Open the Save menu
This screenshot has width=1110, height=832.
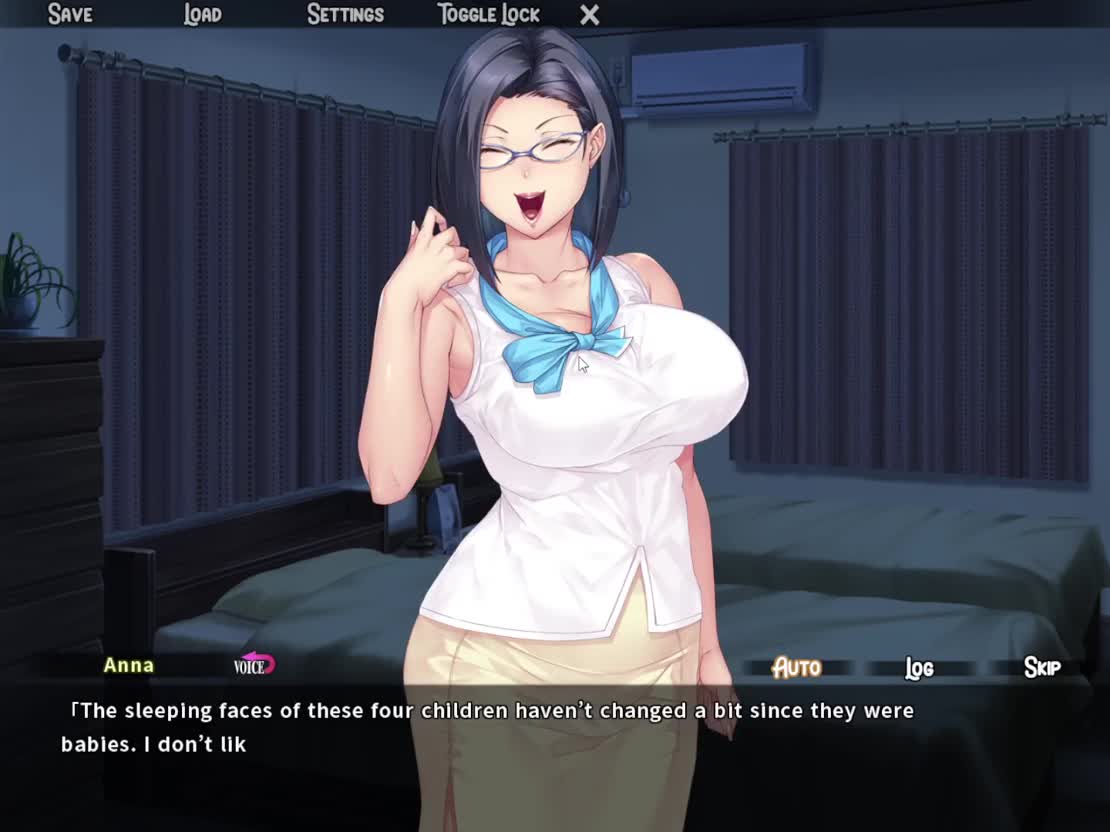coord(70,14)
